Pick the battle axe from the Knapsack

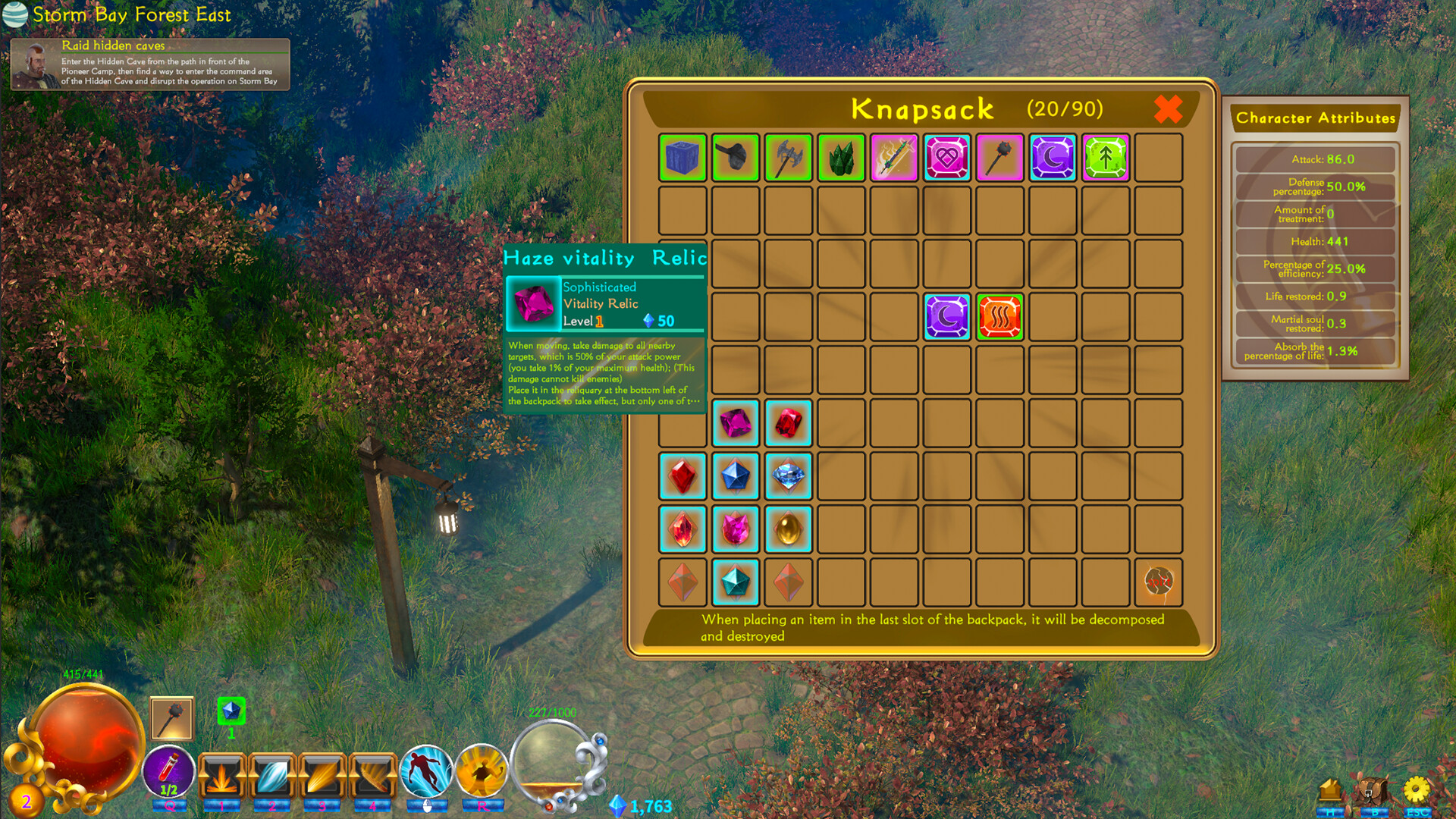click(788, 158)
